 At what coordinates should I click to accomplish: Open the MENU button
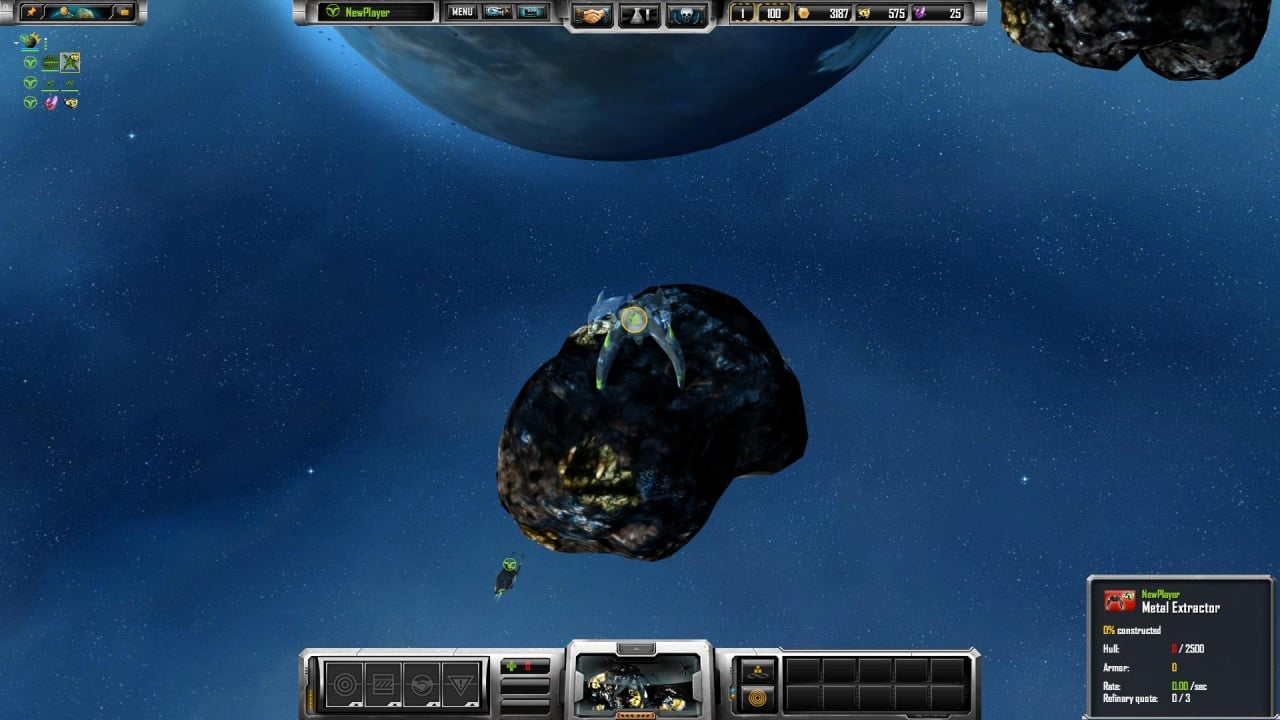tap(461, 12)
